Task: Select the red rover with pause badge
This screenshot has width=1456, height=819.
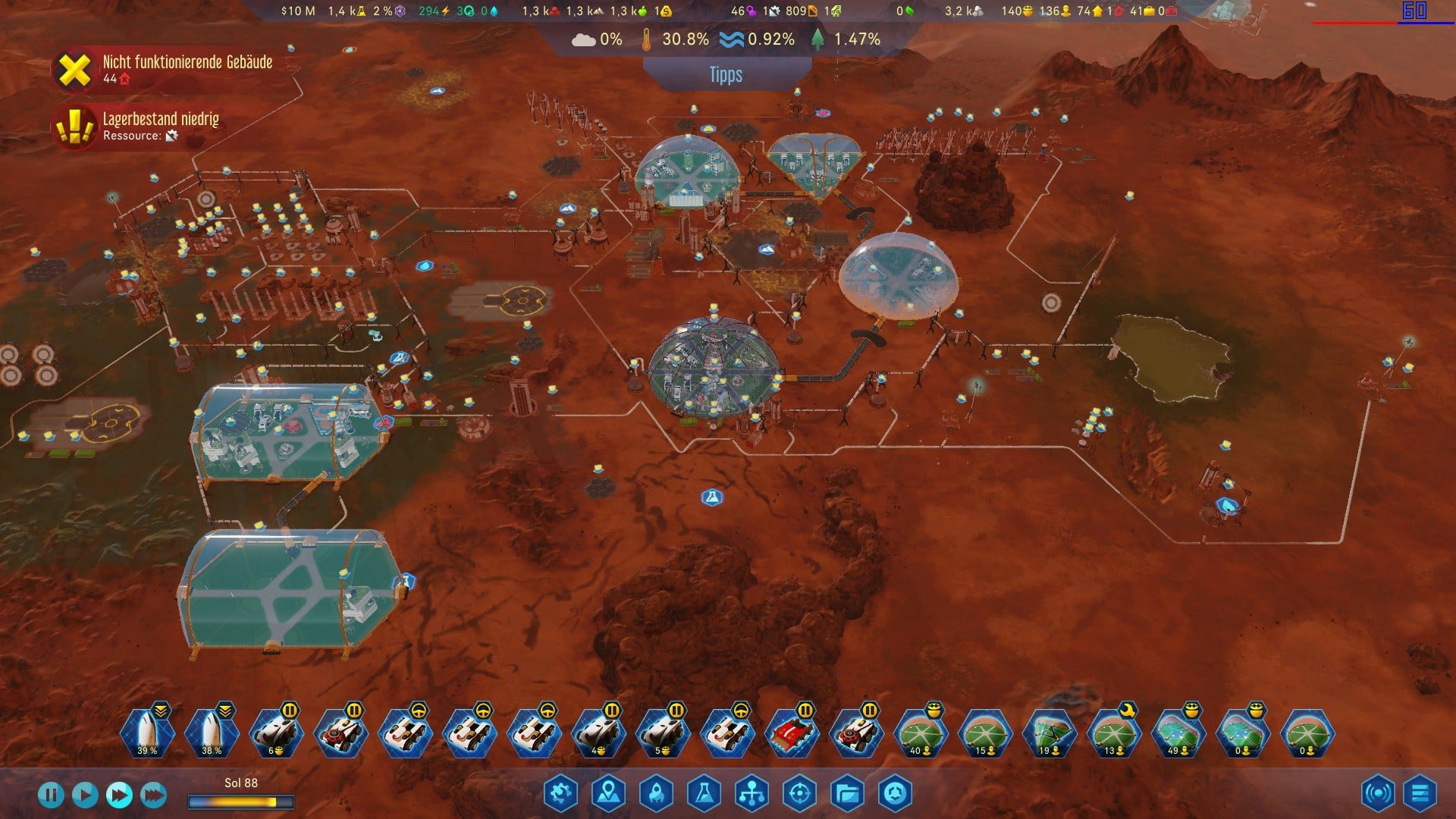Action: click(792, 733)
